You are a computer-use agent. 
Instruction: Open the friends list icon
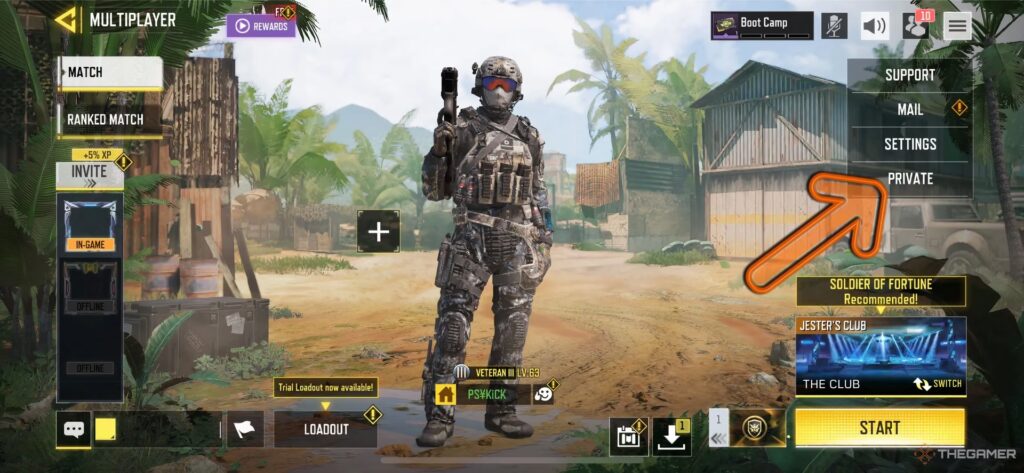tap(915, 26)
